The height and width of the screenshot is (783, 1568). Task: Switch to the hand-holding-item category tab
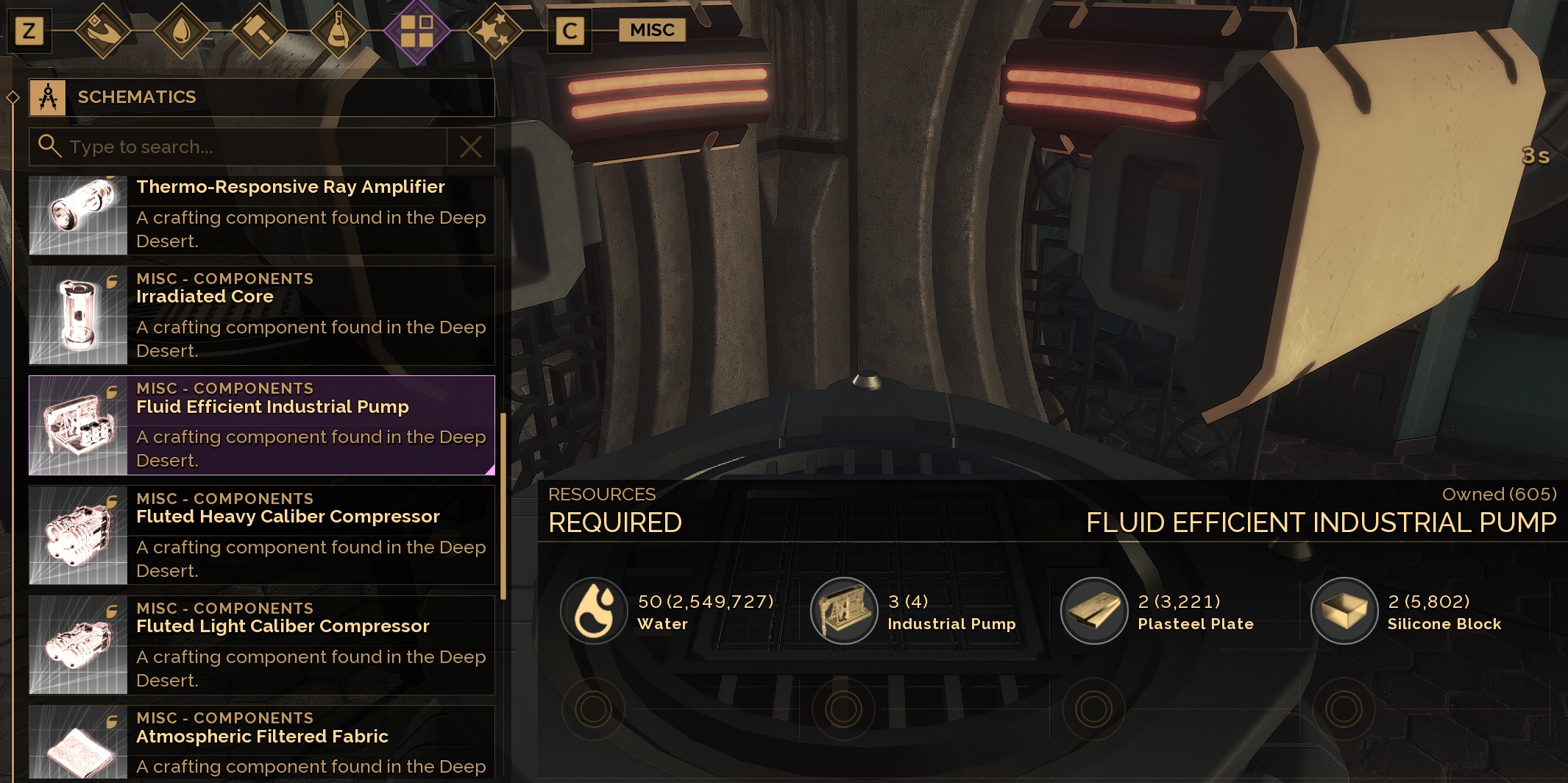click(103, 31)
